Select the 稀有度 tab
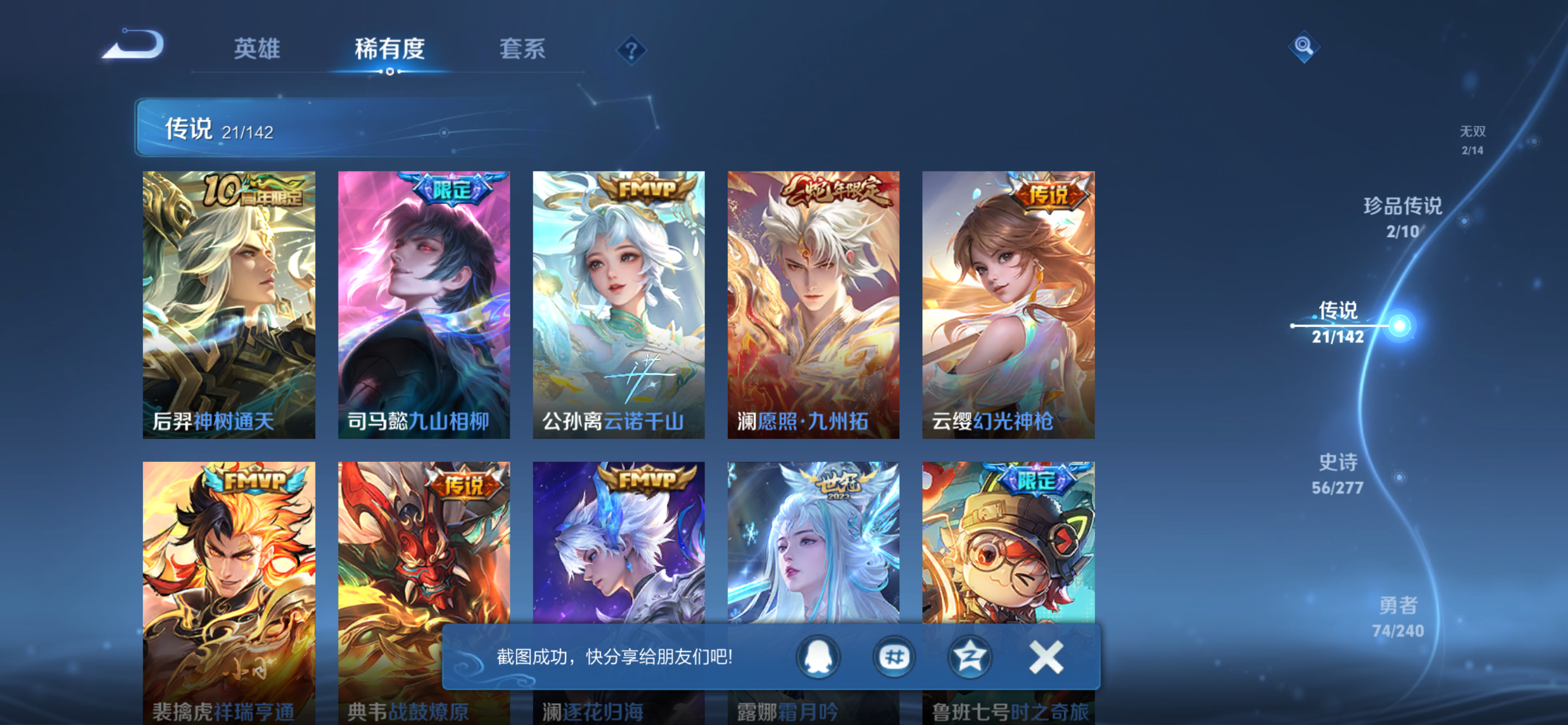Screen dimensions: 1568x725 (390, 50)
